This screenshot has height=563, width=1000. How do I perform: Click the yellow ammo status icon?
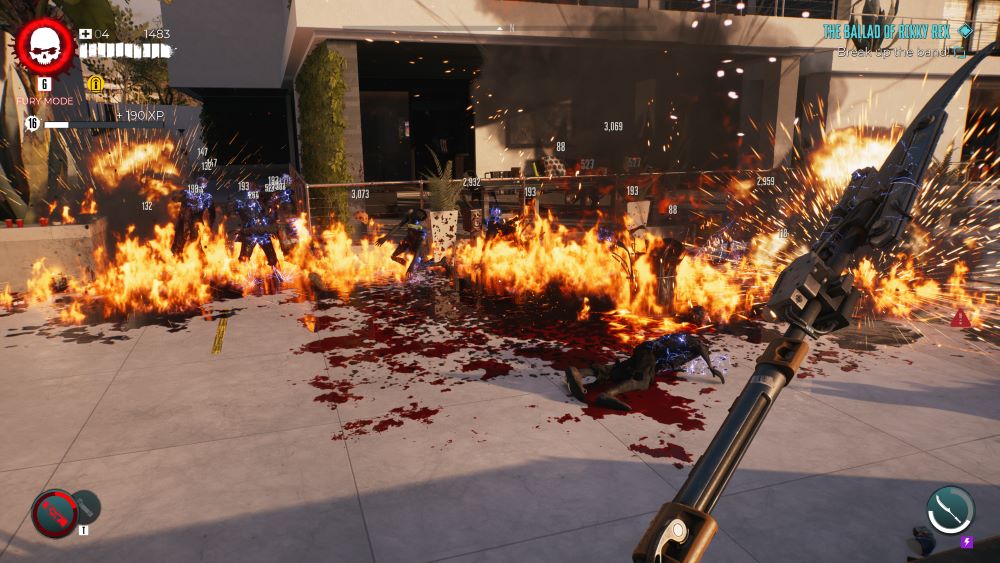click(96, 83)
